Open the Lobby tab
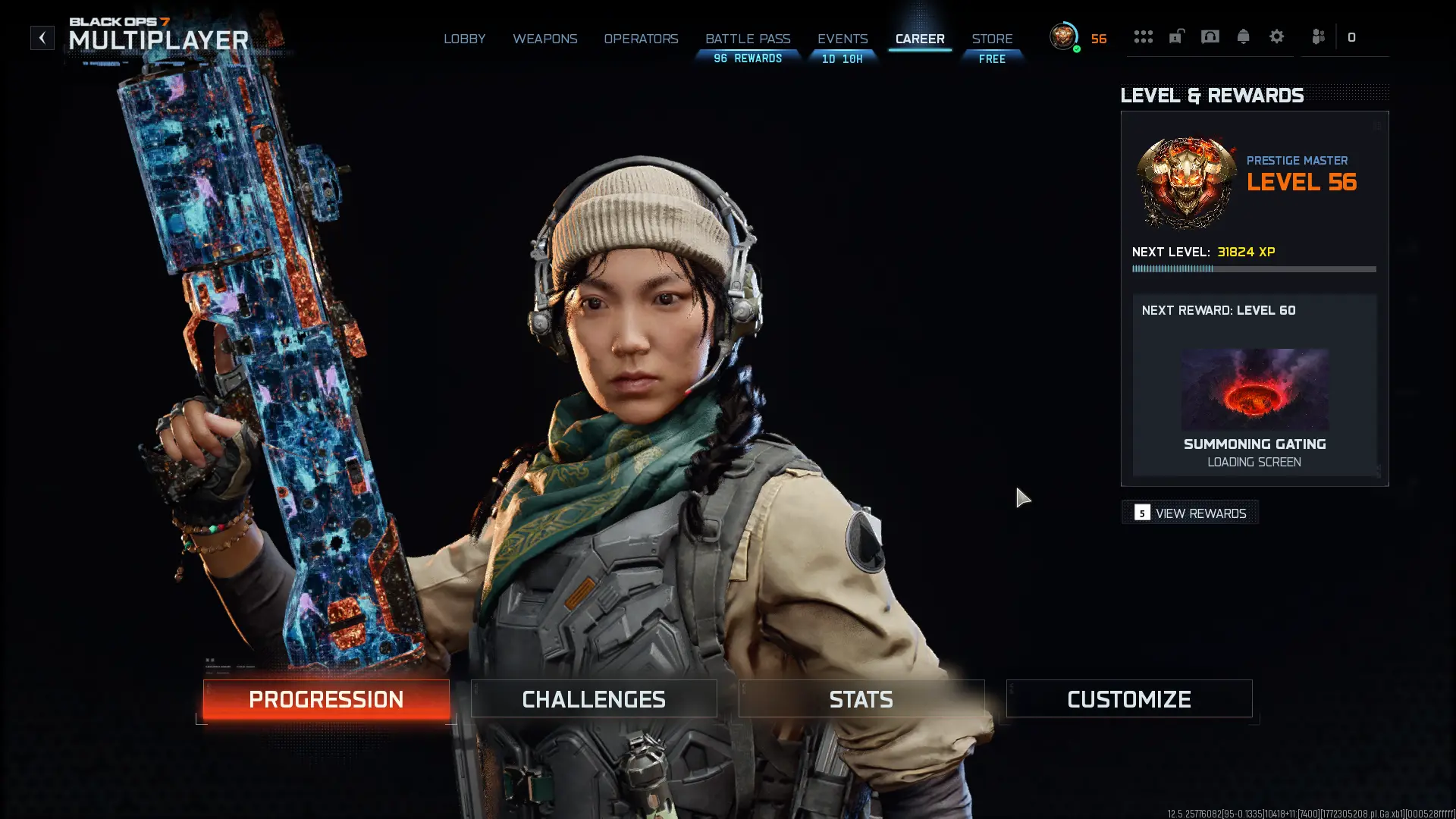The height and width of the screenshot is (819, 1456). (x=464, y=39)
